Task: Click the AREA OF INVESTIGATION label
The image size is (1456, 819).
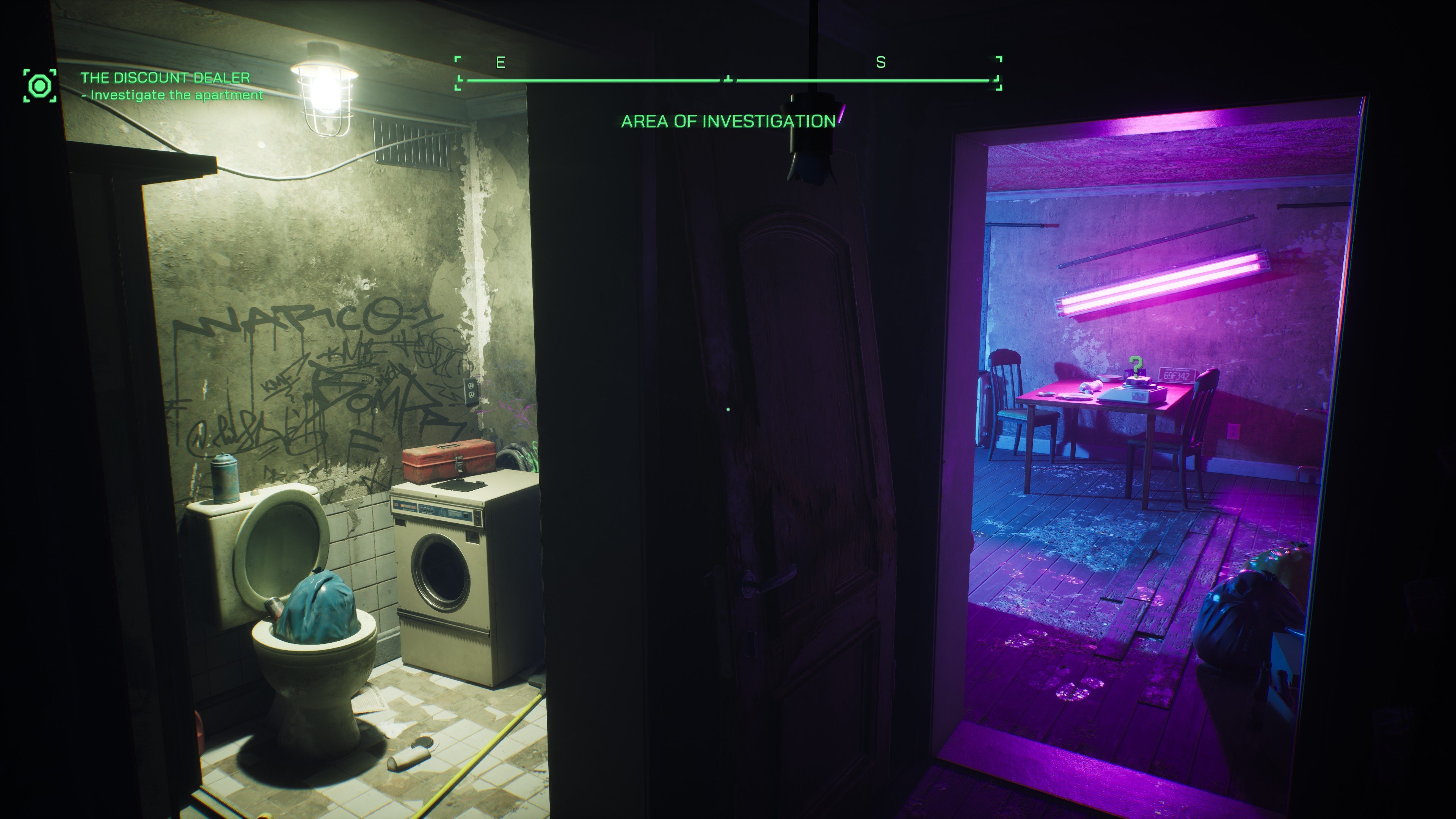Action: pos(728,121)
